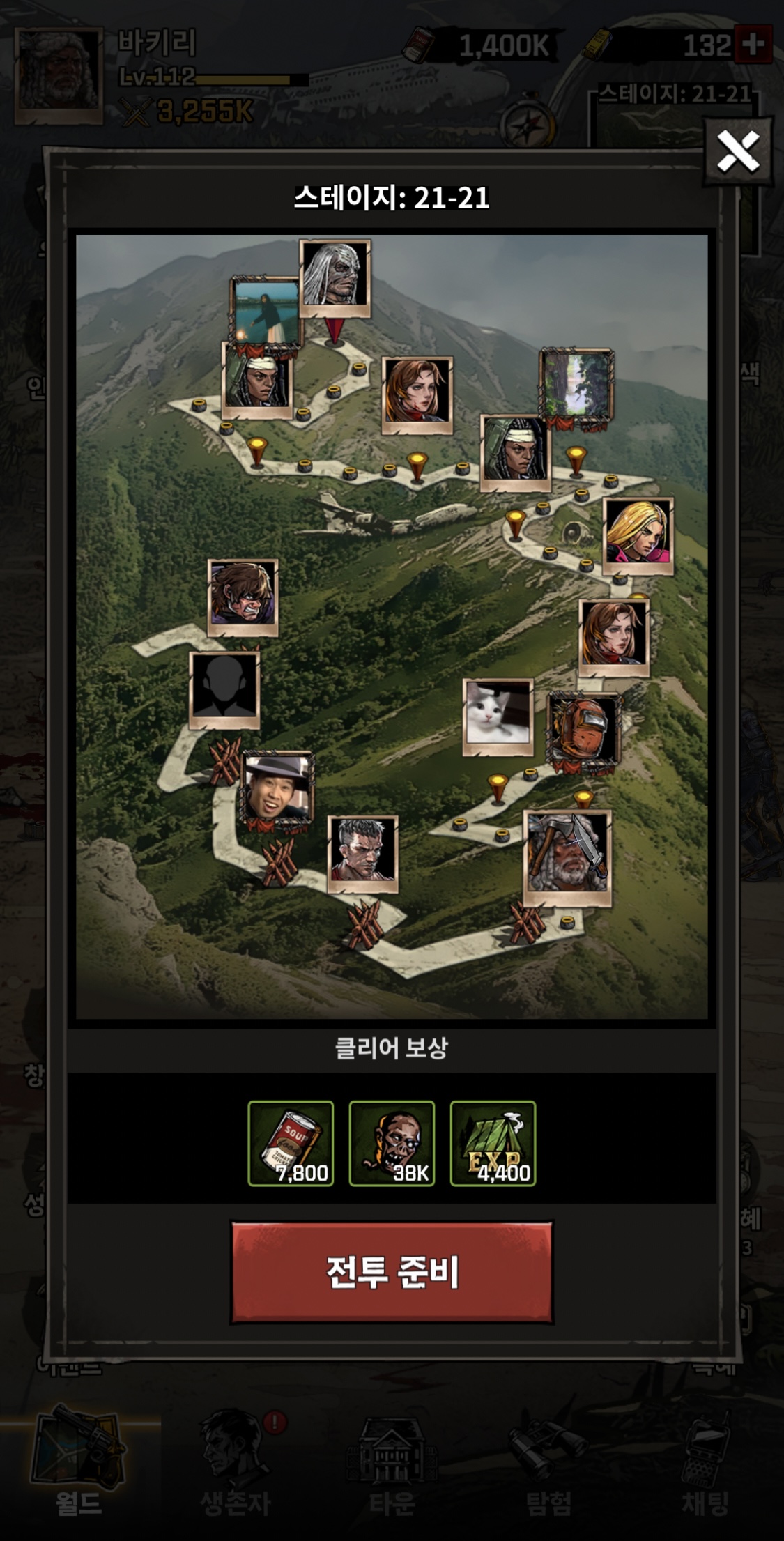784x1541 pixels.
Task: Close the stage 21-21 popup
Action: tap(738, 151)
